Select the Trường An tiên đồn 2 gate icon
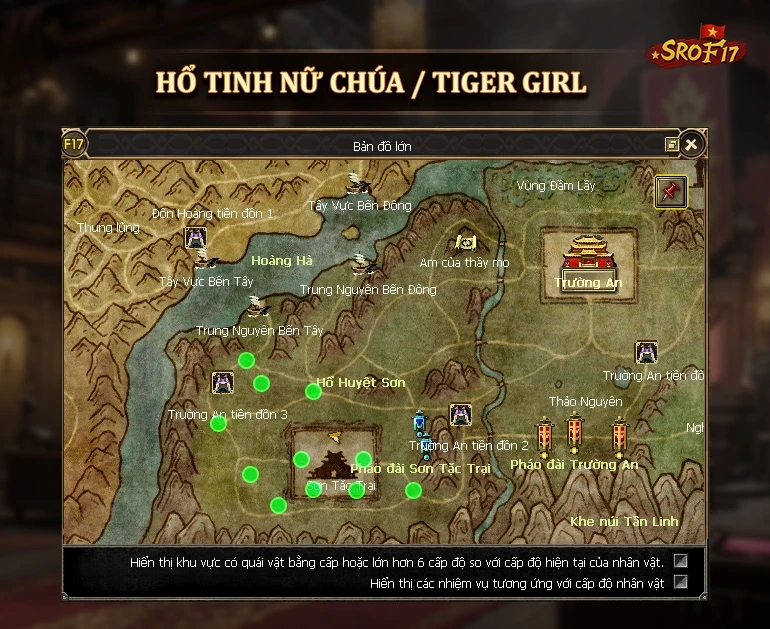This screenshot has height=629, width=770. click(460, 414)
